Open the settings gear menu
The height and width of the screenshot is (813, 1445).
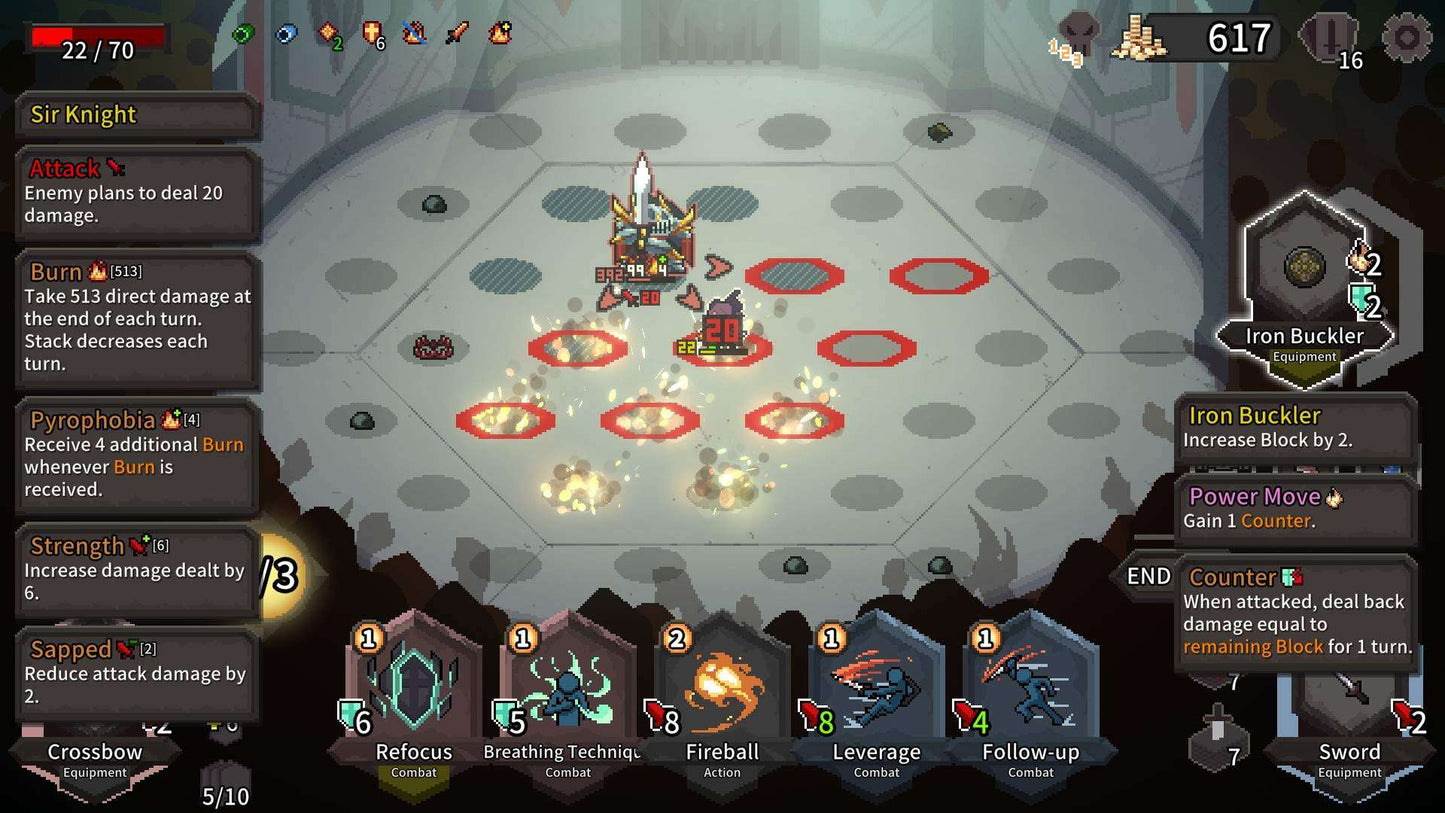pos(1406,38)
